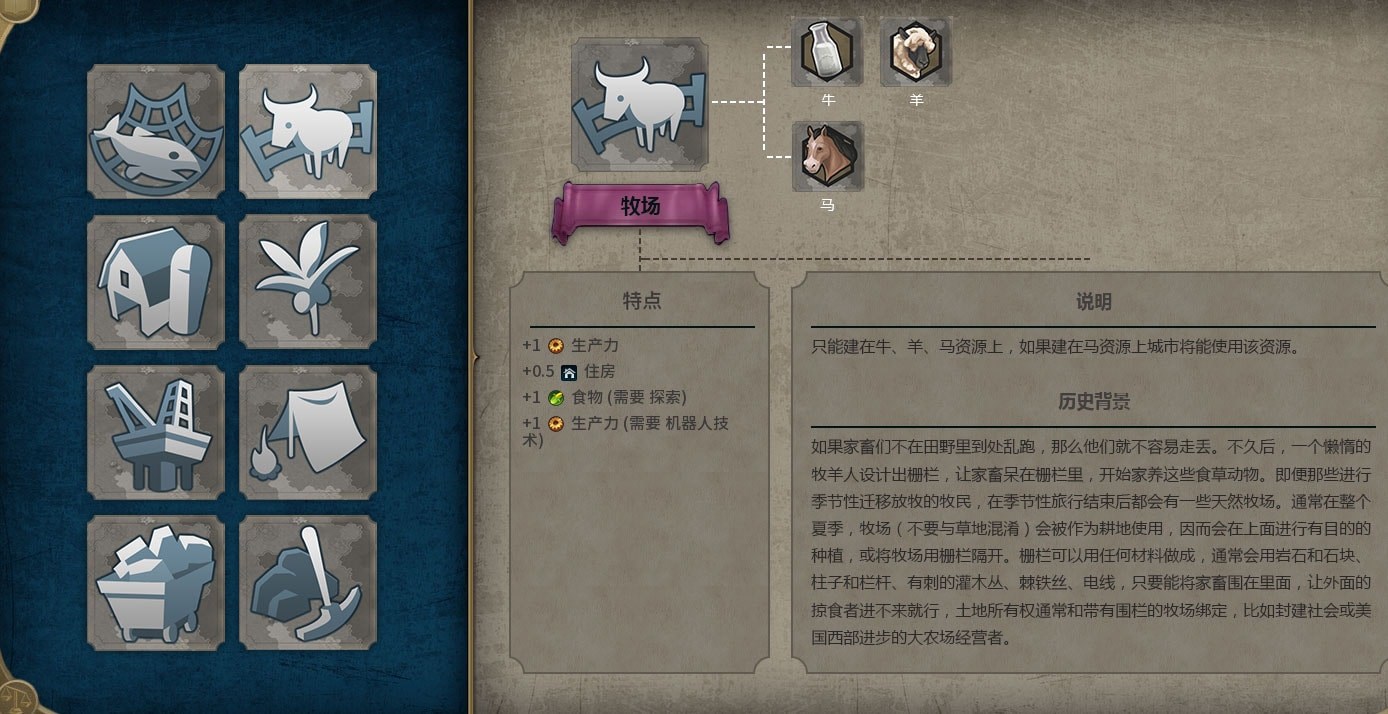Show the offshore oil rig tile

[156, 432]
